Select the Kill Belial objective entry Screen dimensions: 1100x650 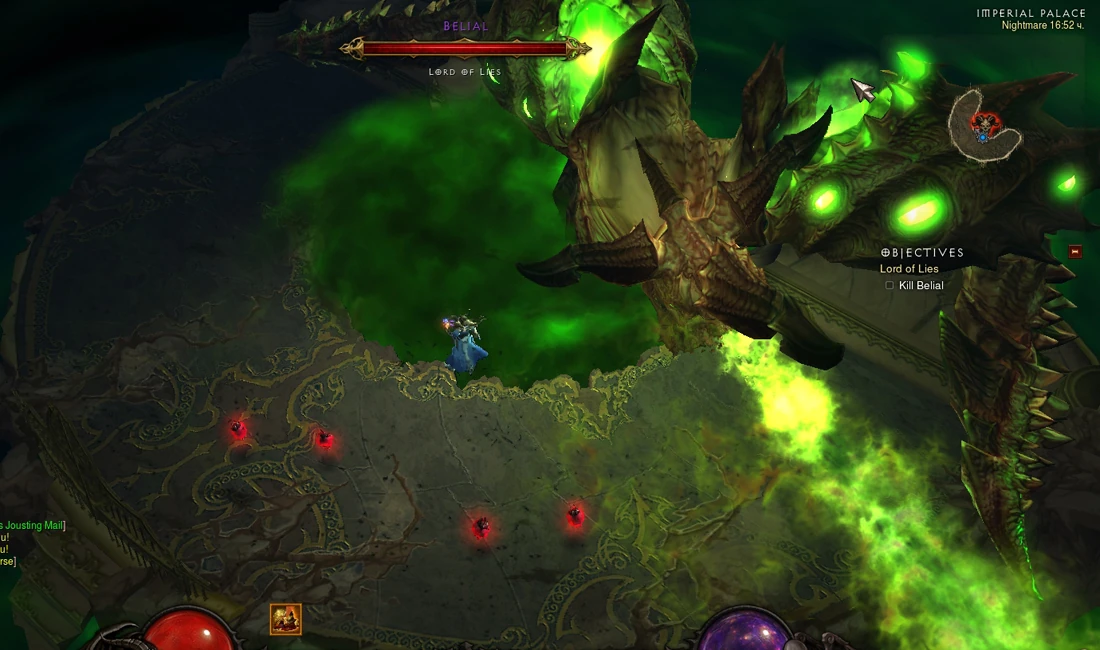920,286
